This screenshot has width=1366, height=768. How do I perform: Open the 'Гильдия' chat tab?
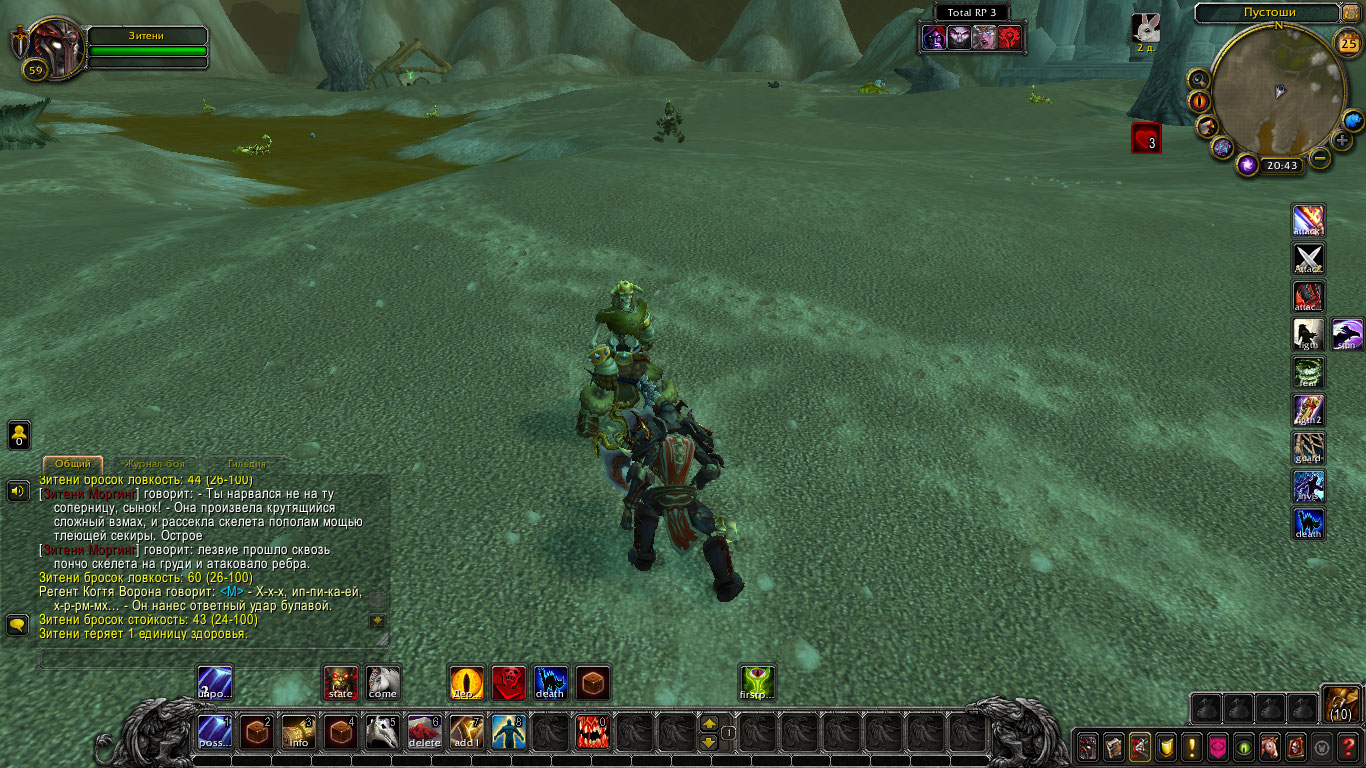coord(246,464)
